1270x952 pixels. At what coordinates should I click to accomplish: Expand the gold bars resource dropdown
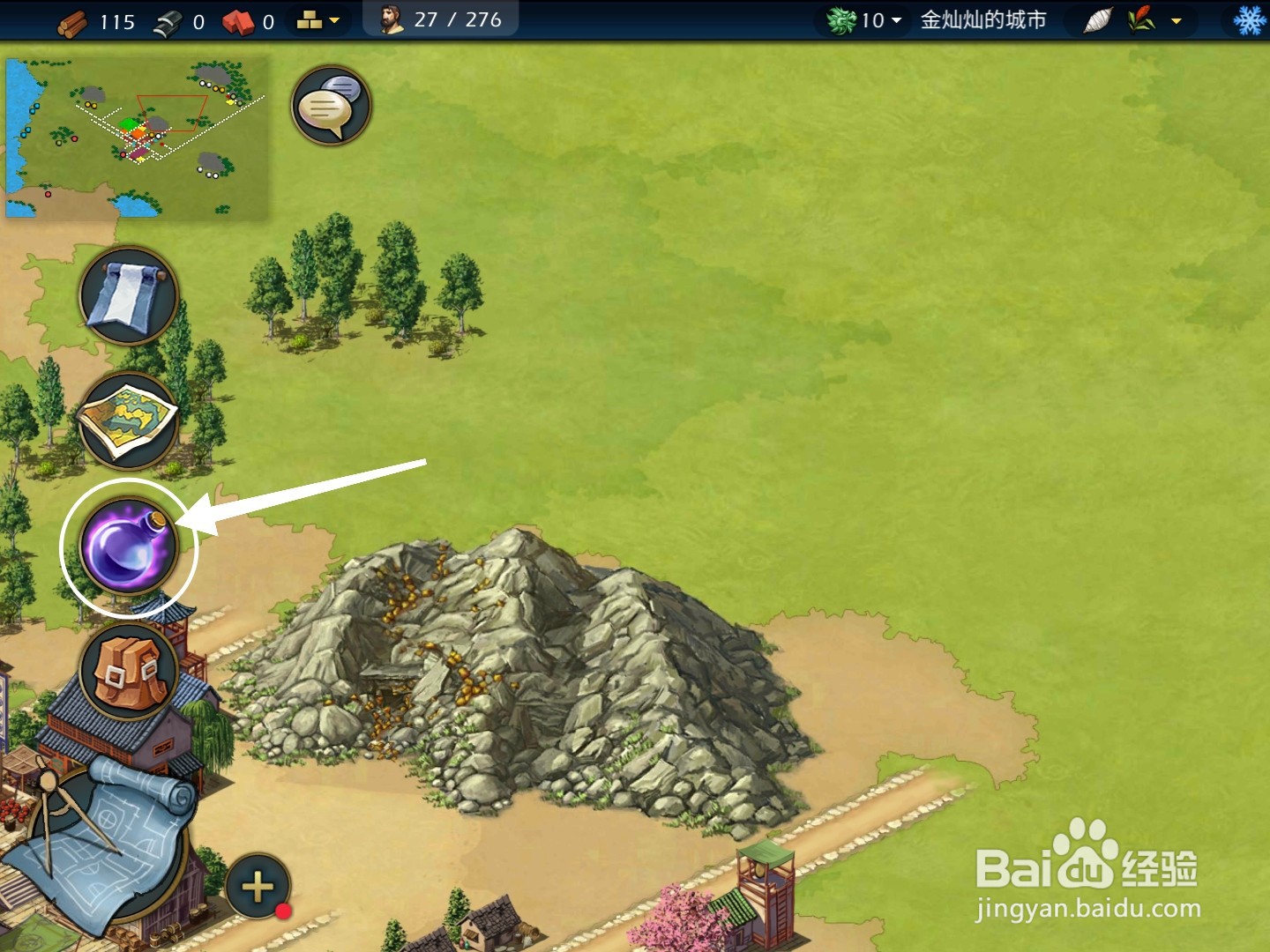point(318,20)
